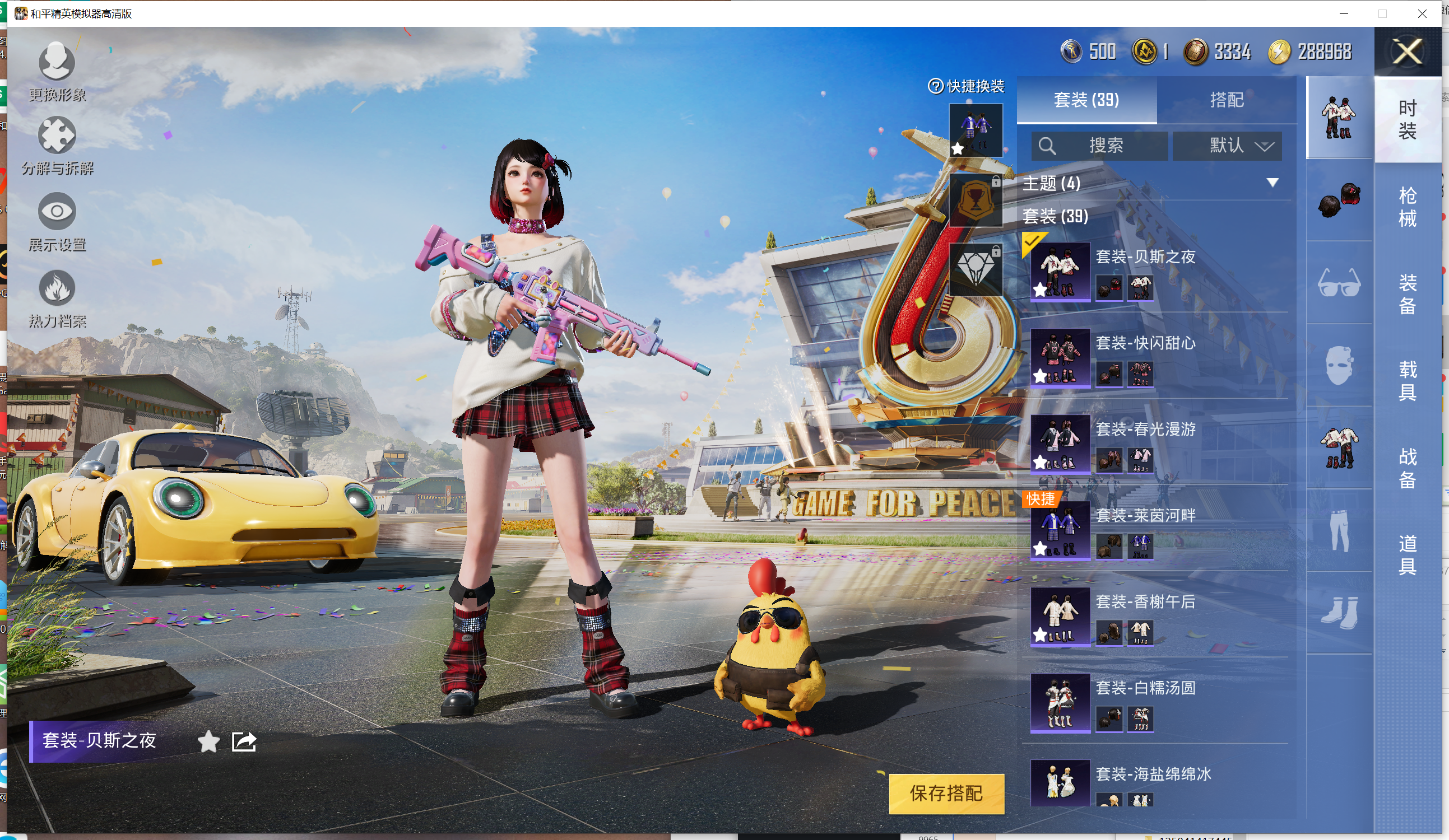
Task: Click the 搜索 search box
Action: point(1099,146)
